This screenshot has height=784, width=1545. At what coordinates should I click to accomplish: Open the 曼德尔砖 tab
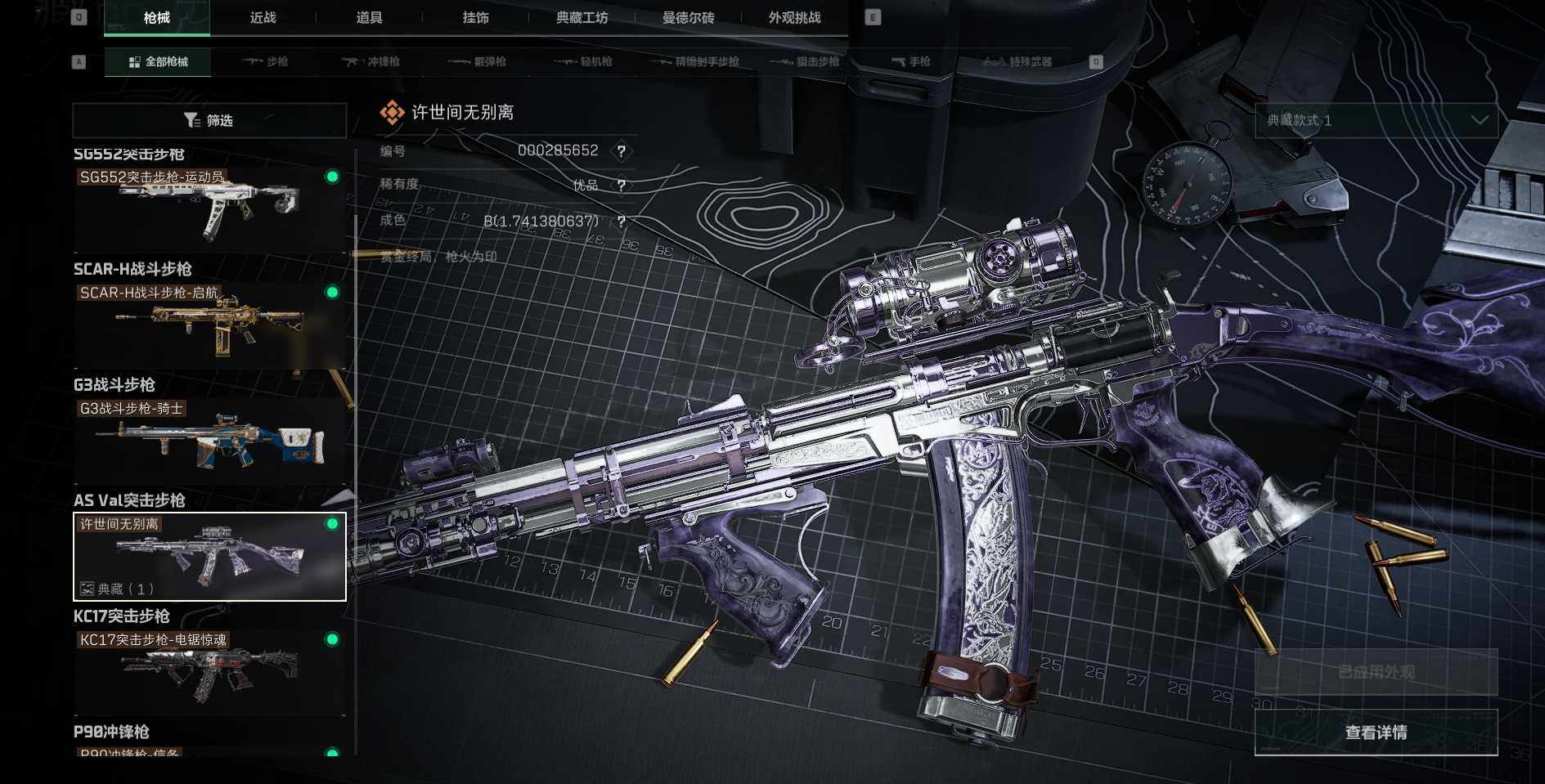[x=688, y=18]
